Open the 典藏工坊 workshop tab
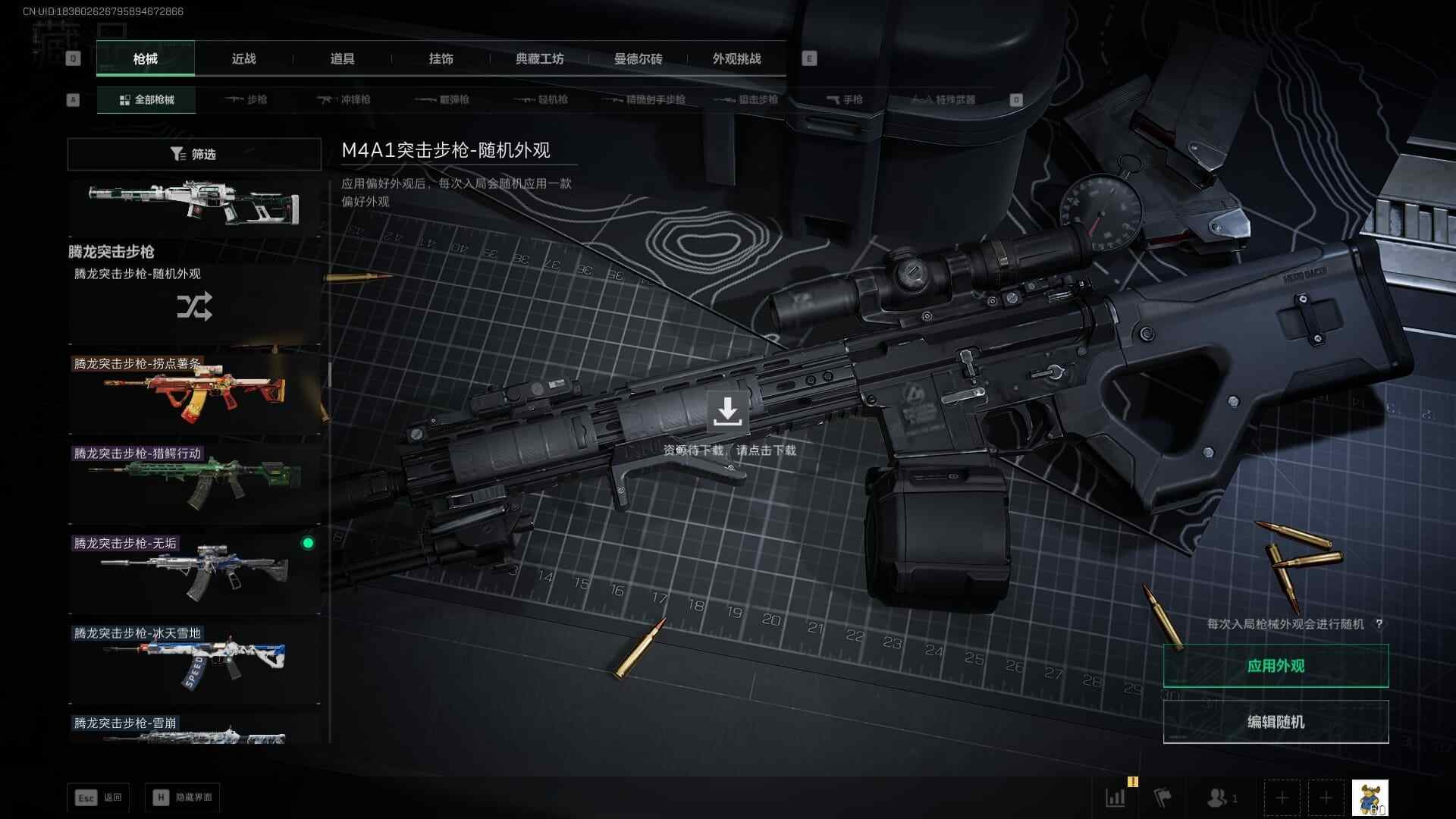This screenshot has height=819, width=1456. click(x=539, y=58)
